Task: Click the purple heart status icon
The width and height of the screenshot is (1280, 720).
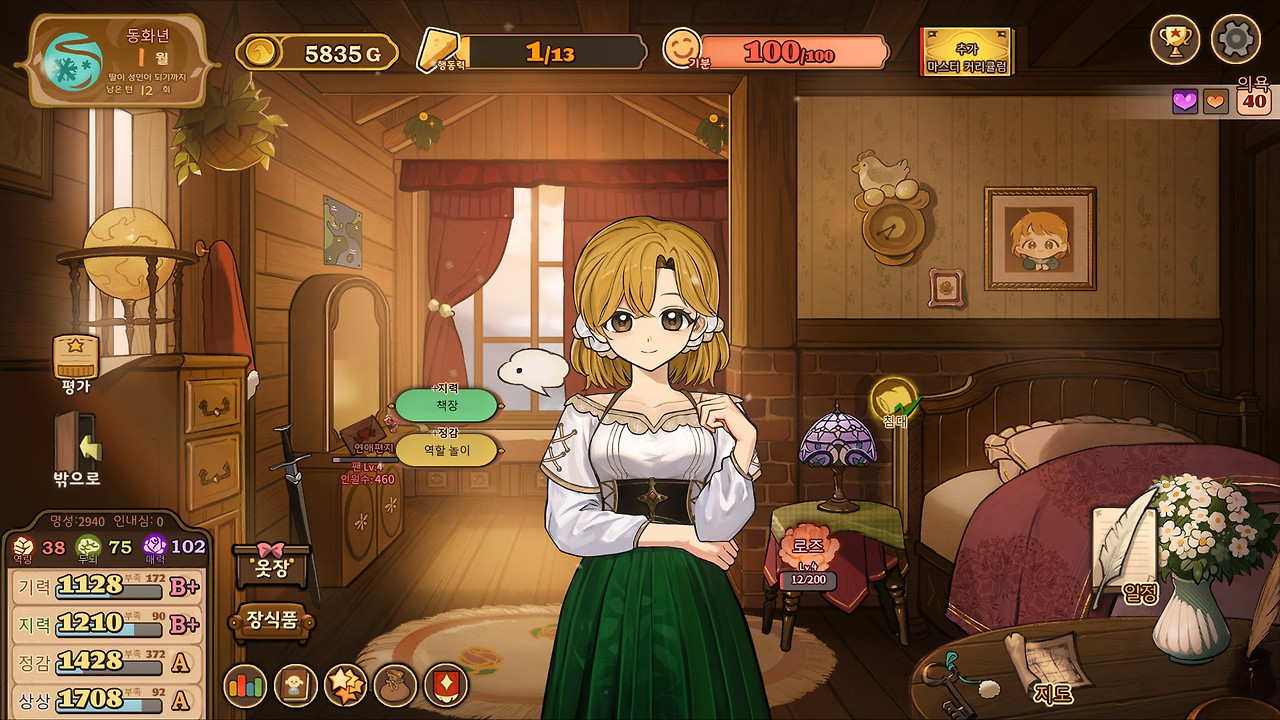Action: (x=1185, y=101)
